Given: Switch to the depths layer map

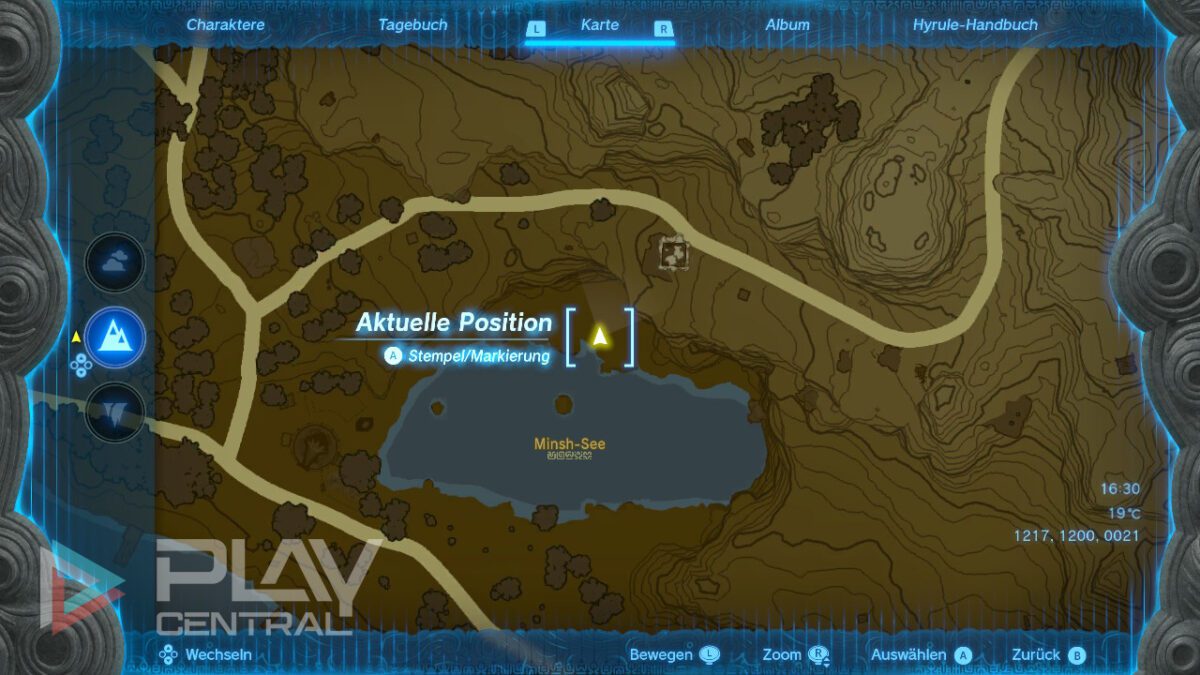Looking at the screenshot, I should point(114,411).
